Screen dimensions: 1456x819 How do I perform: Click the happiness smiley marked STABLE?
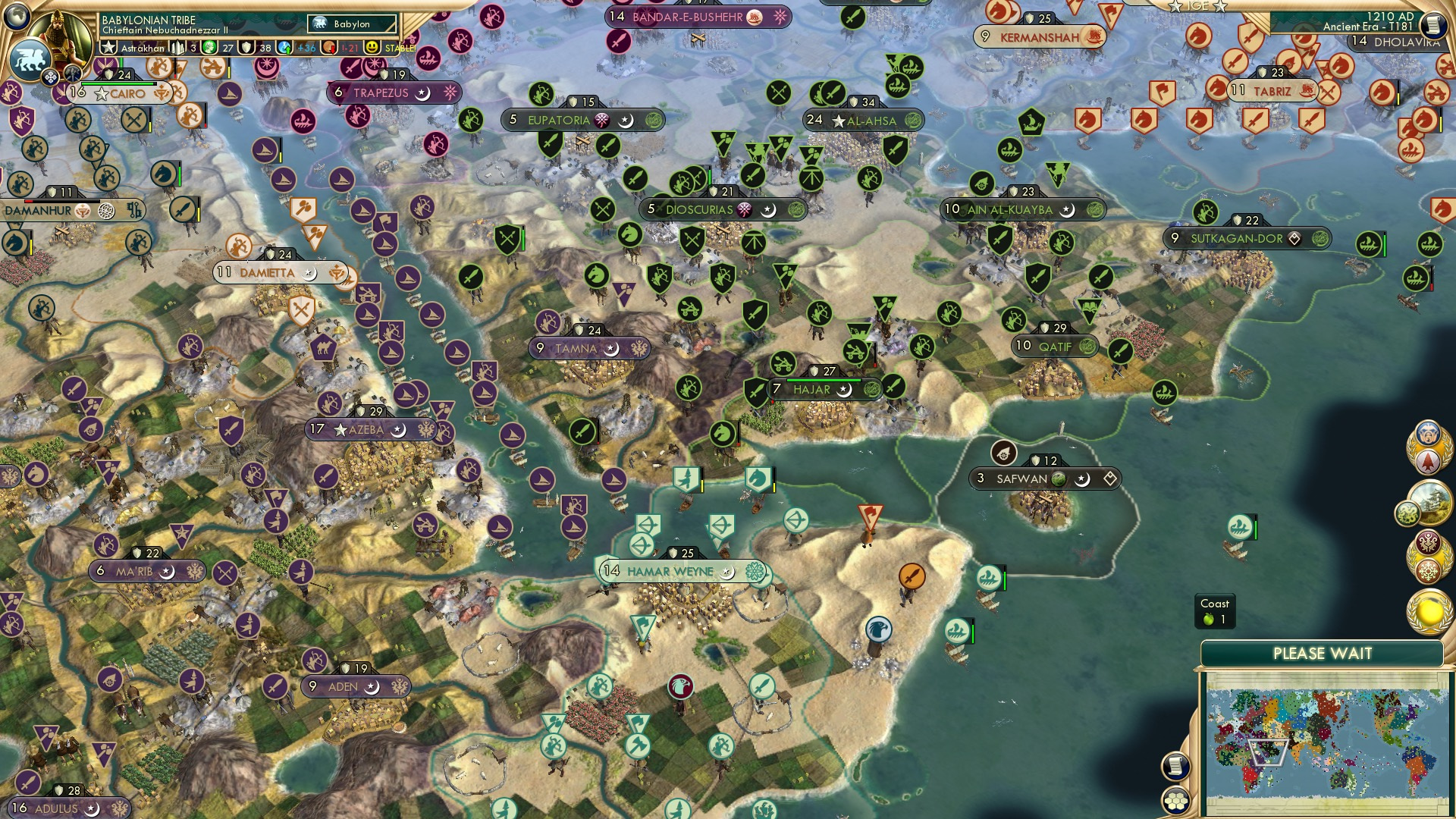[x=371, y=47]
